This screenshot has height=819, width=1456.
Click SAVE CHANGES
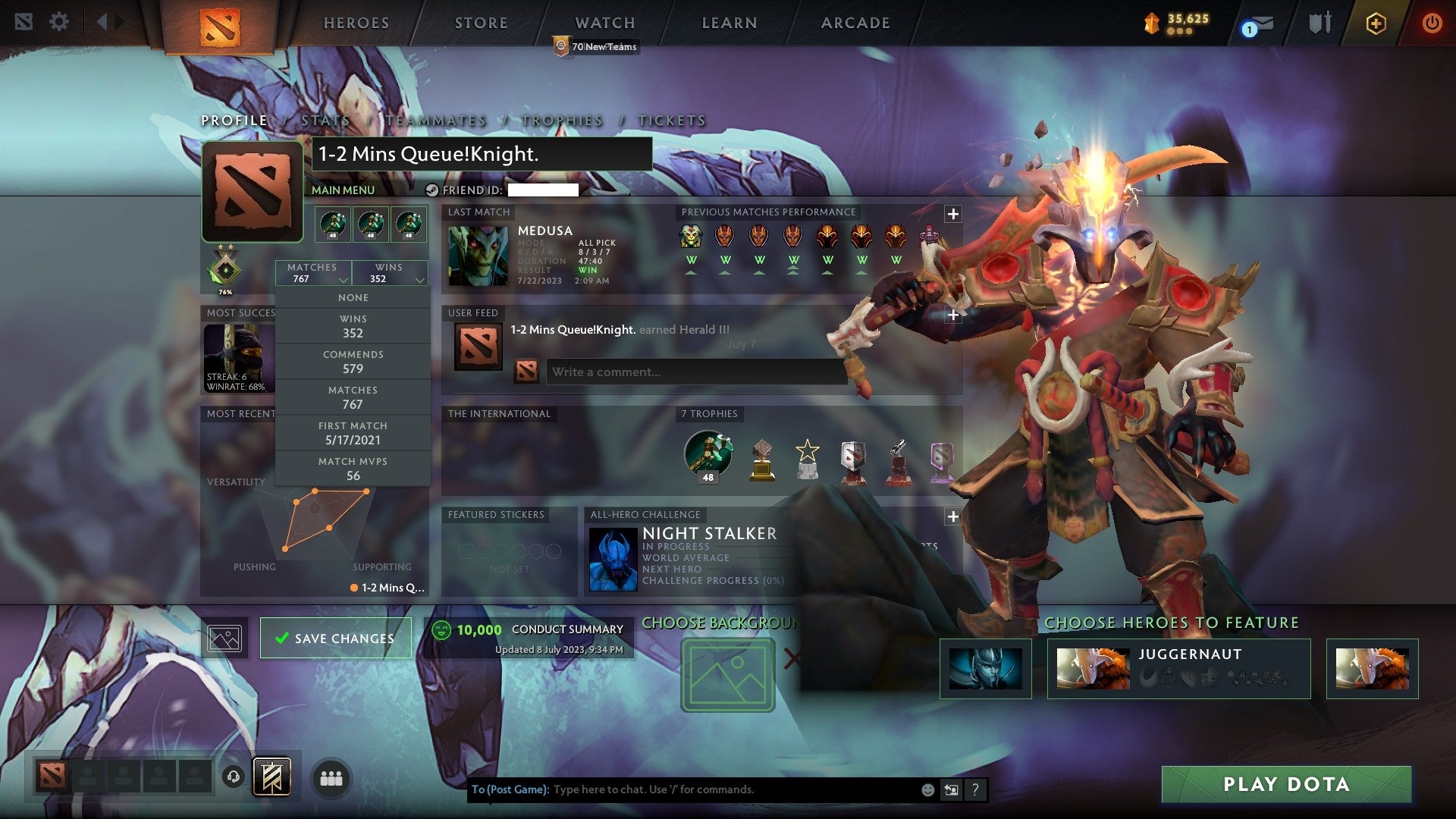336,638
